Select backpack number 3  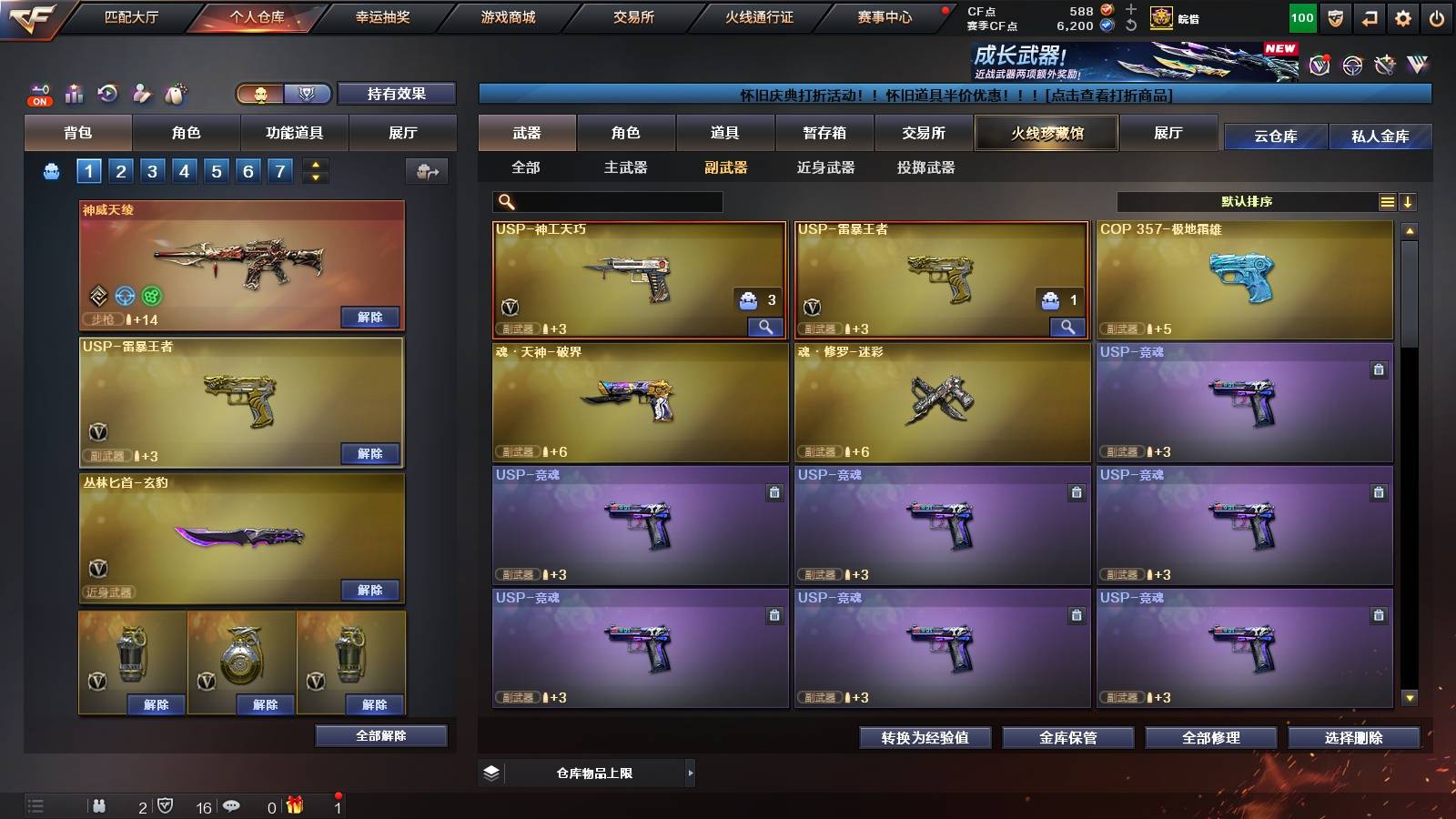click(x=152, y=170)
